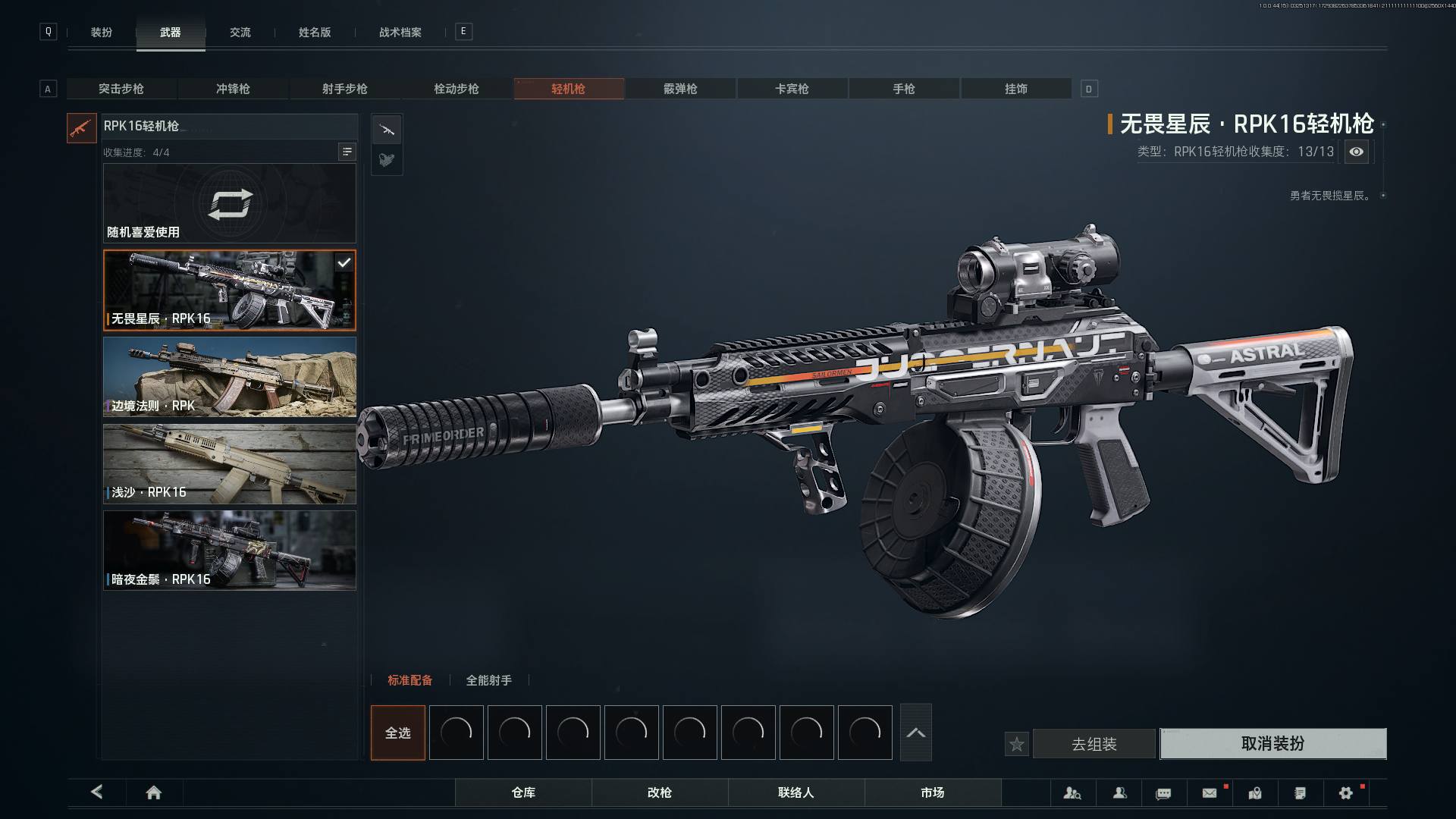Choose the 边境法则·RPK skin
1456x819 pixels.
tap(230, 377)
